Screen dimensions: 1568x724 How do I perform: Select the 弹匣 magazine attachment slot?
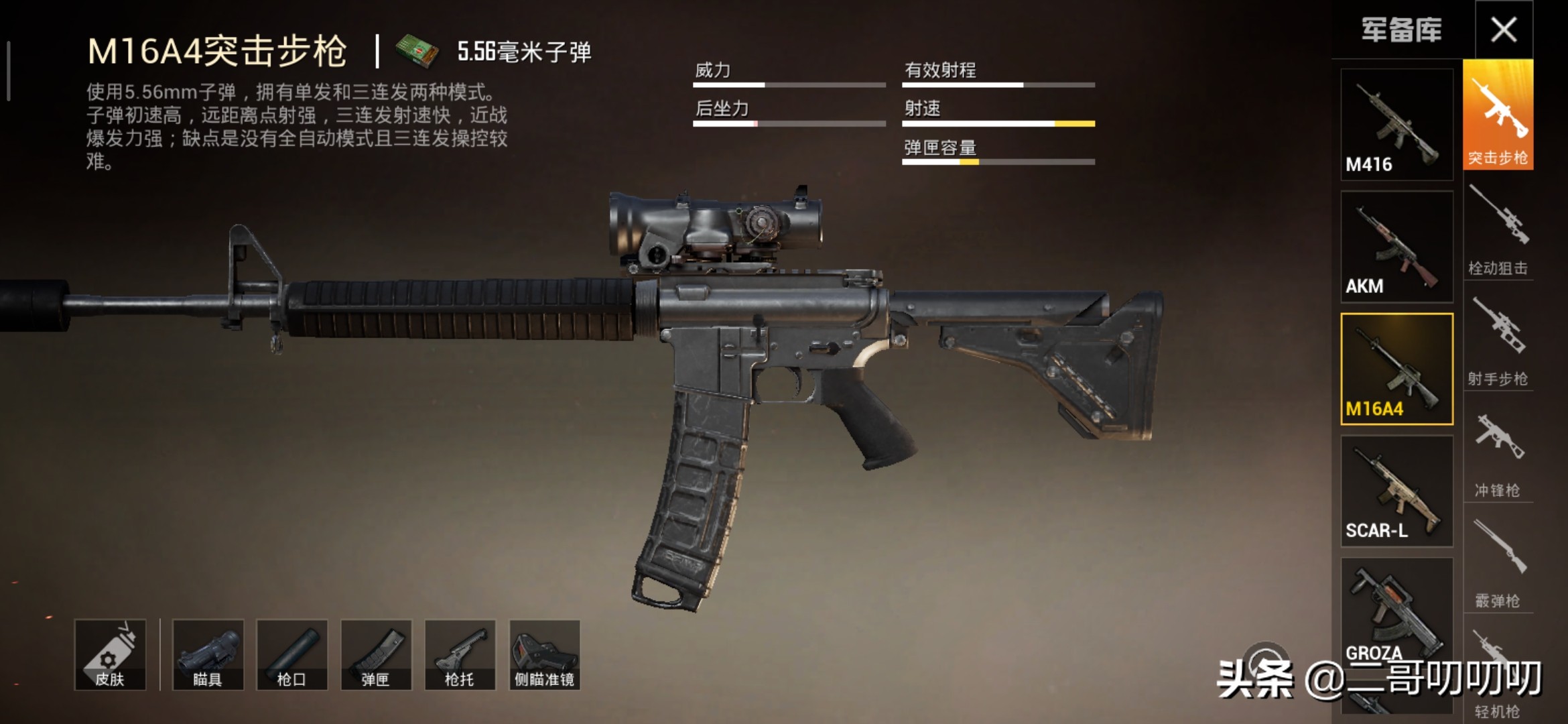[x=377, y=654]
